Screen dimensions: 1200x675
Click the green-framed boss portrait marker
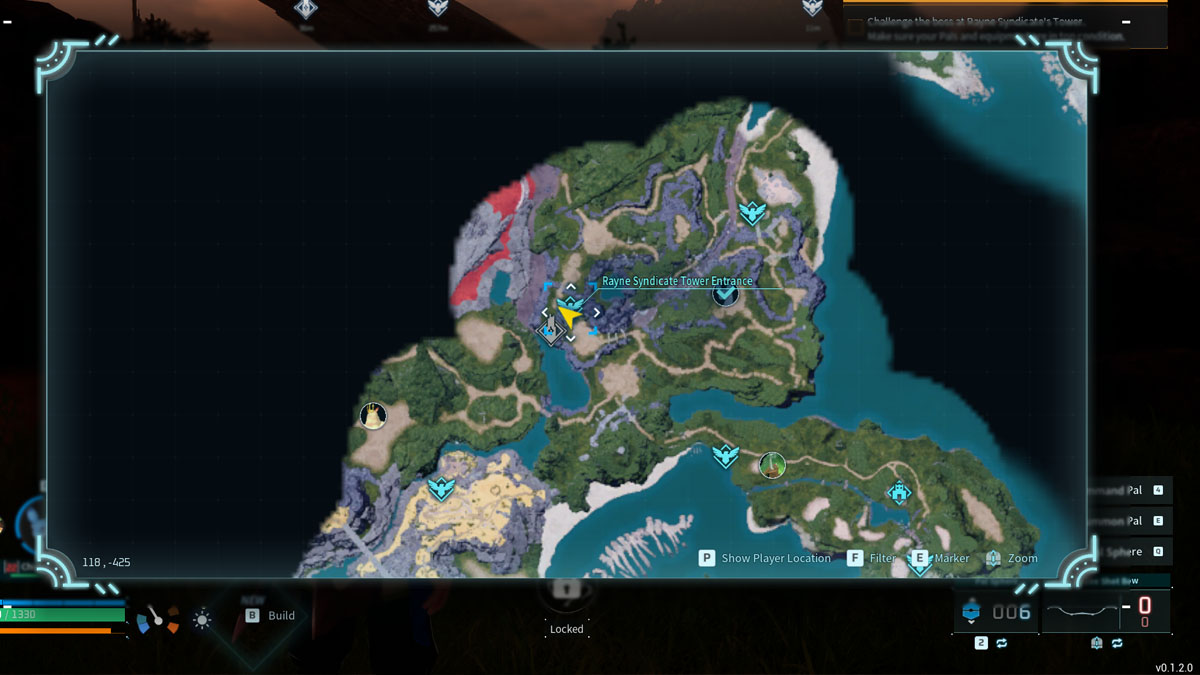[772, 464]
